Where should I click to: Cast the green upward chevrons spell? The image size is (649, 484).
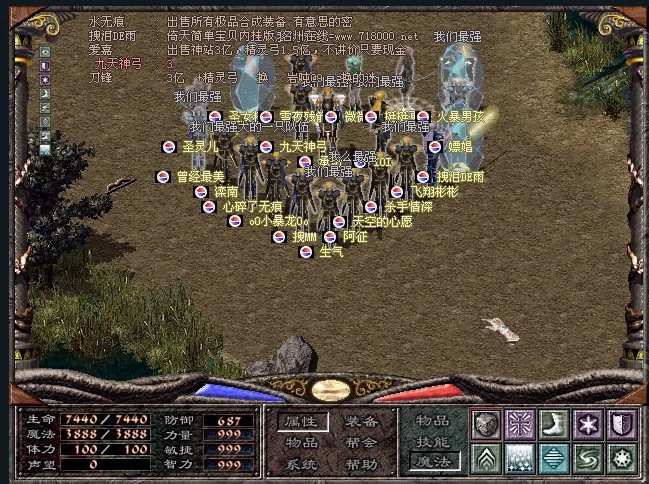487,458
